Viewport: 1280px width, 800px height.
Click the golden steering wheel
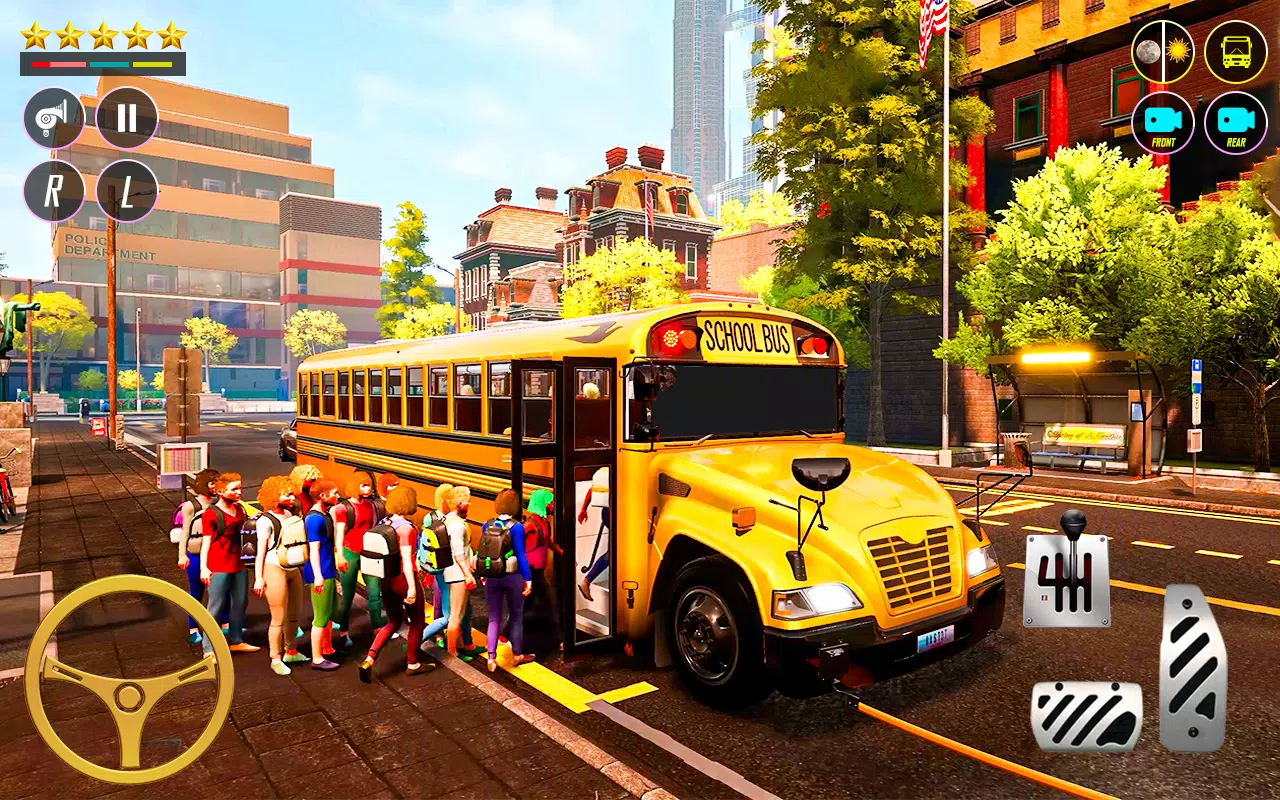[129, 679]
